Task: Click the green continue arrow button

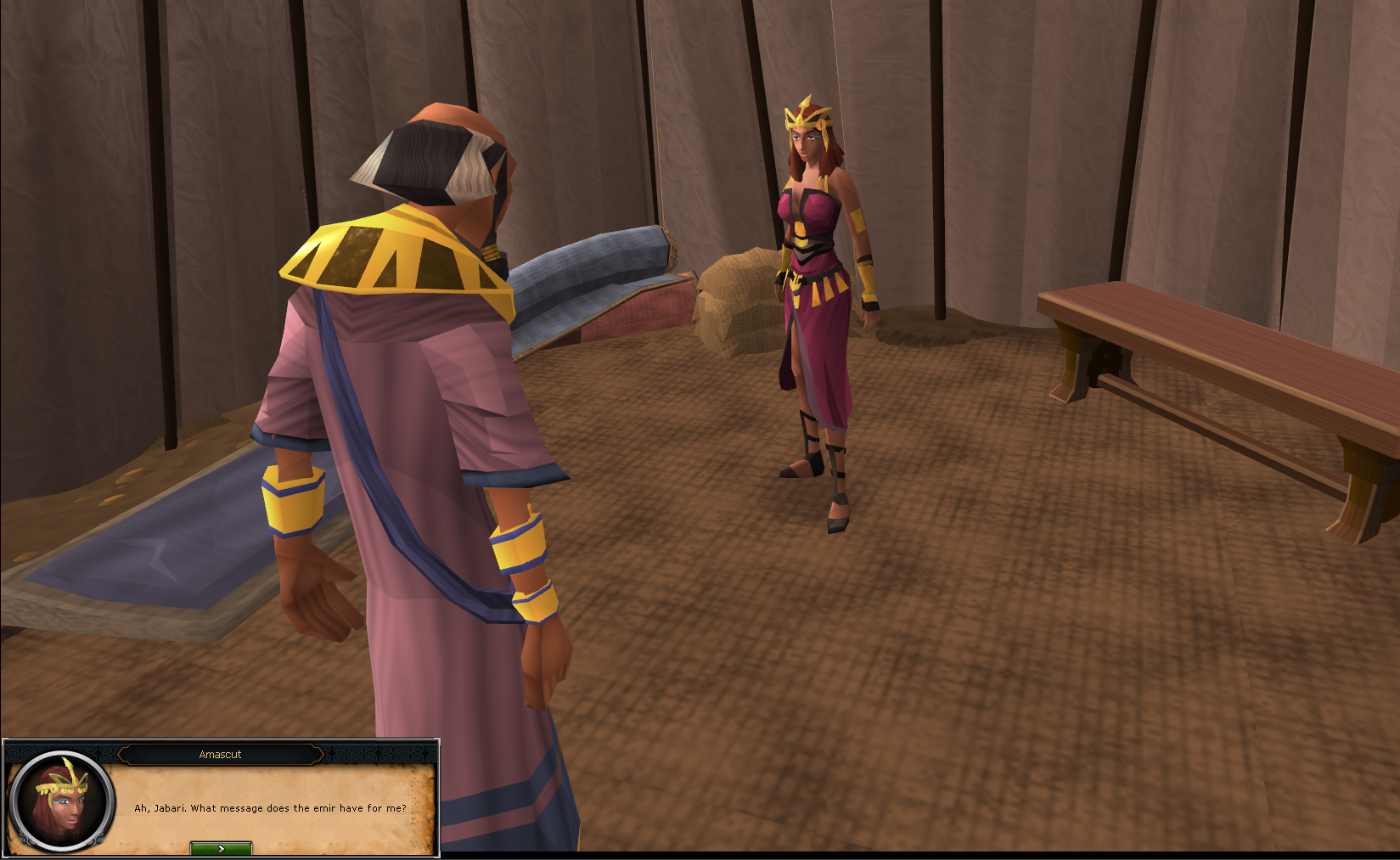Action: [x=222, y=846]
